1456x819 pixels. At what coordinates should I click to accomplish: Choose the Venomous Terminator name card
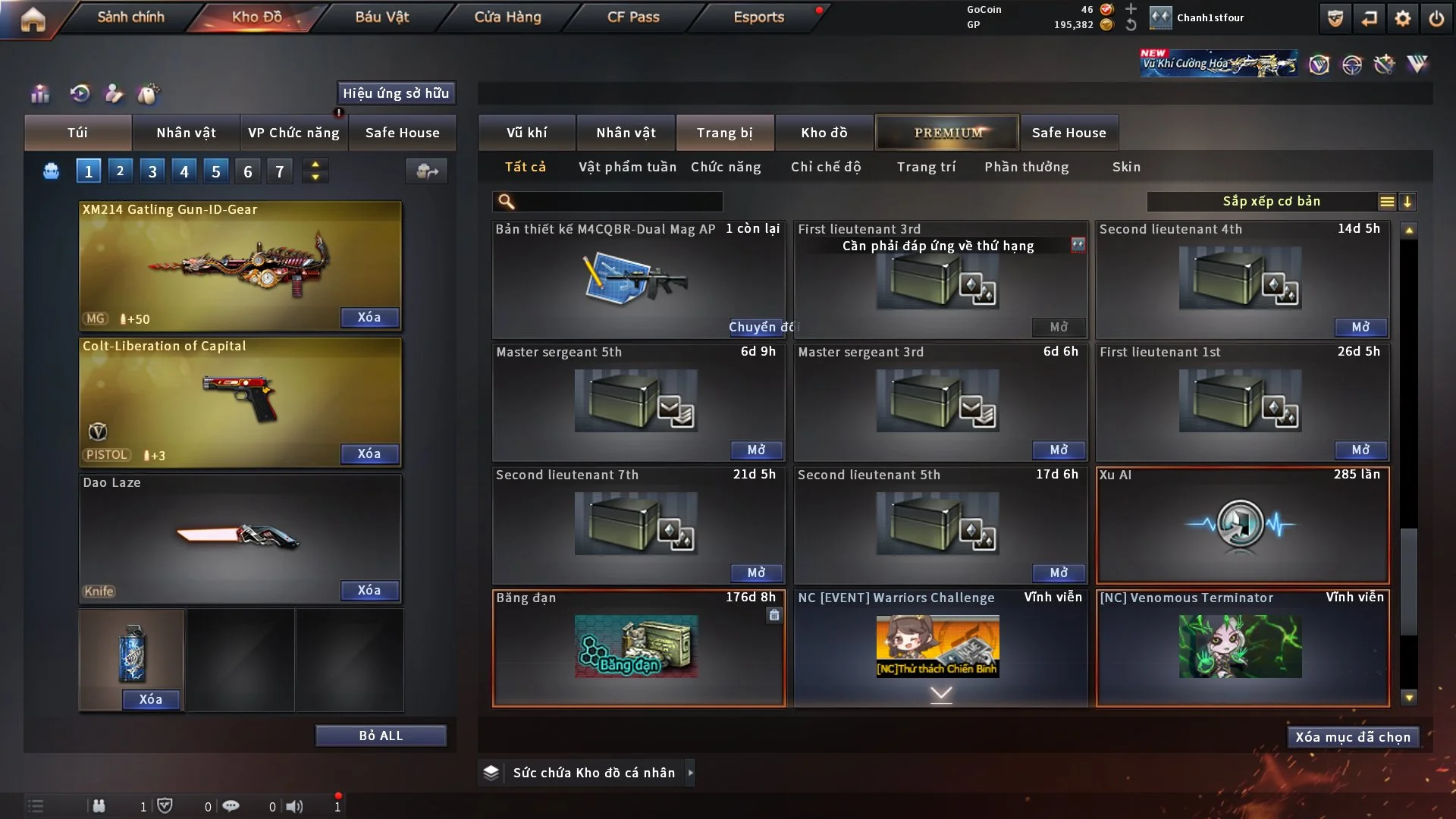click(1242, 648)
